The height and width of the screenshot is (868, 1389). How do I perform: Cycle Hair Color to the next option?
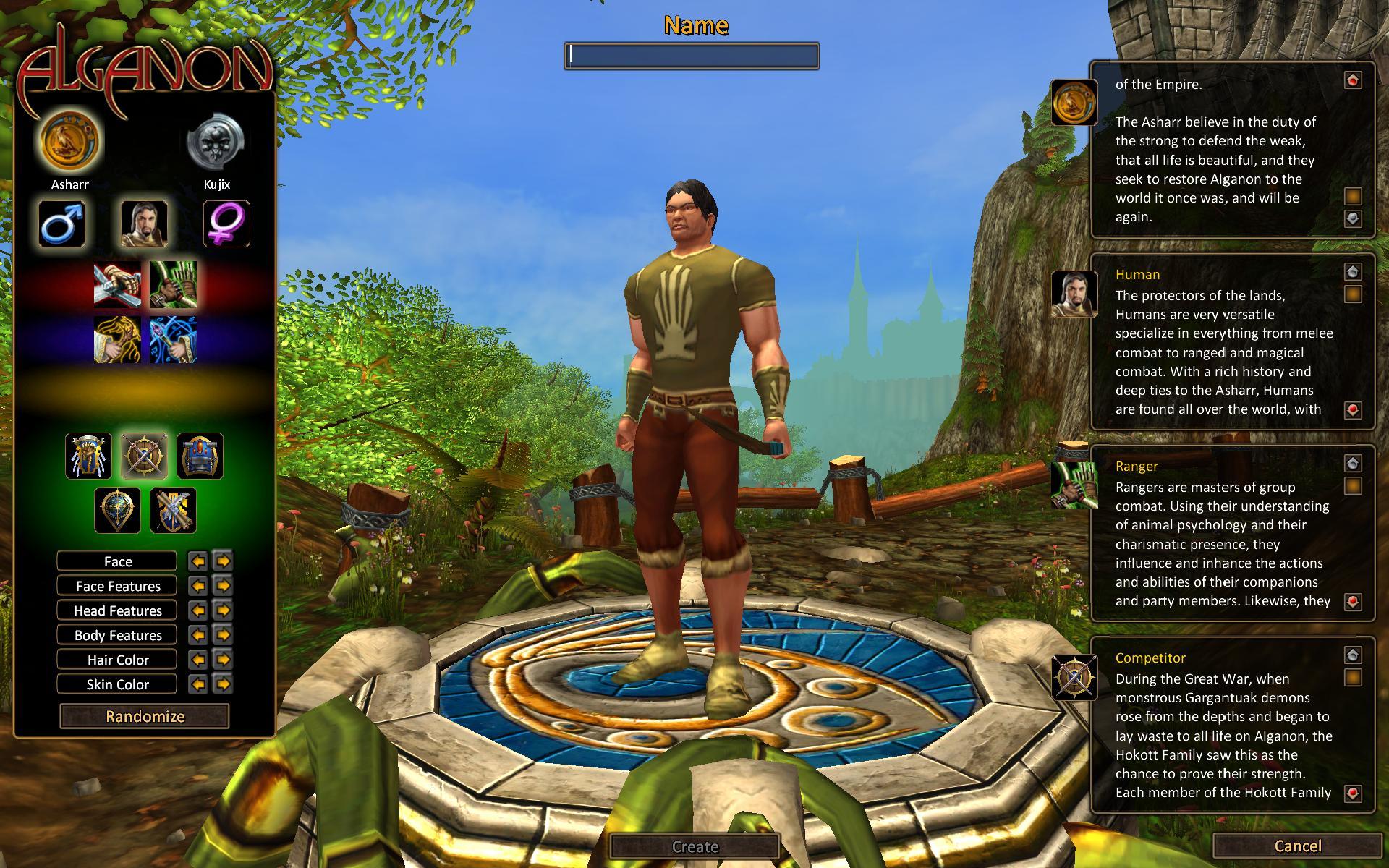click(223, 660)
